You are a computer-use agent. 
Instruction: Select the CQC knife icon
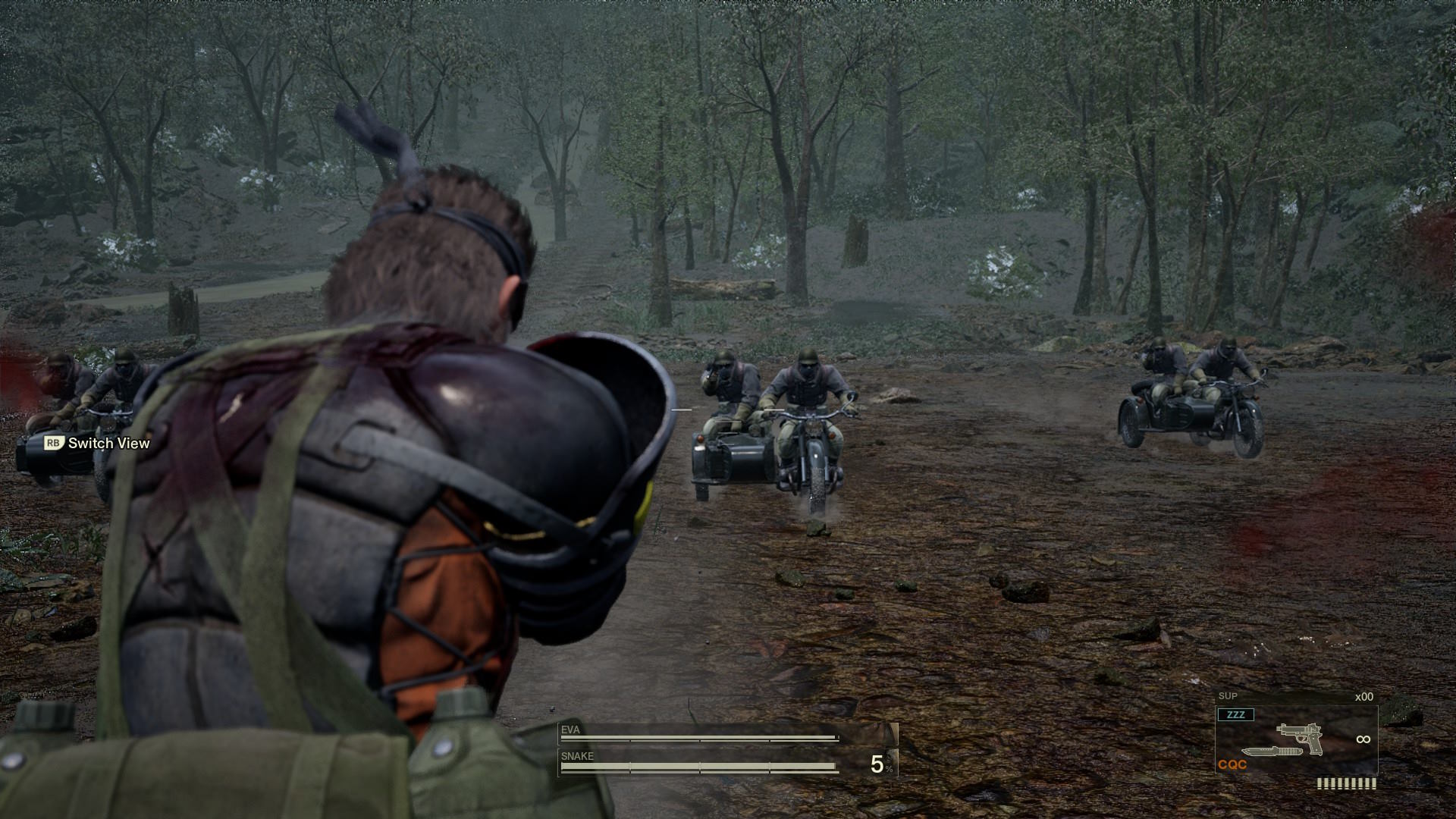click(x=1271, y=751)
